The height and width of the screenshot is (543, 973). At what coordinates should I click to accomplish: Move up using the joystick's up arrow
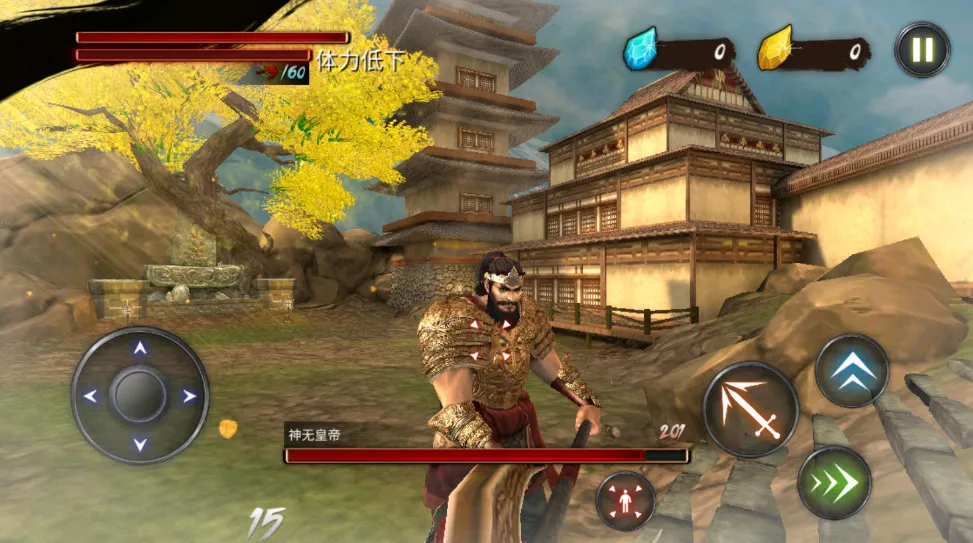tap(140, 349)
